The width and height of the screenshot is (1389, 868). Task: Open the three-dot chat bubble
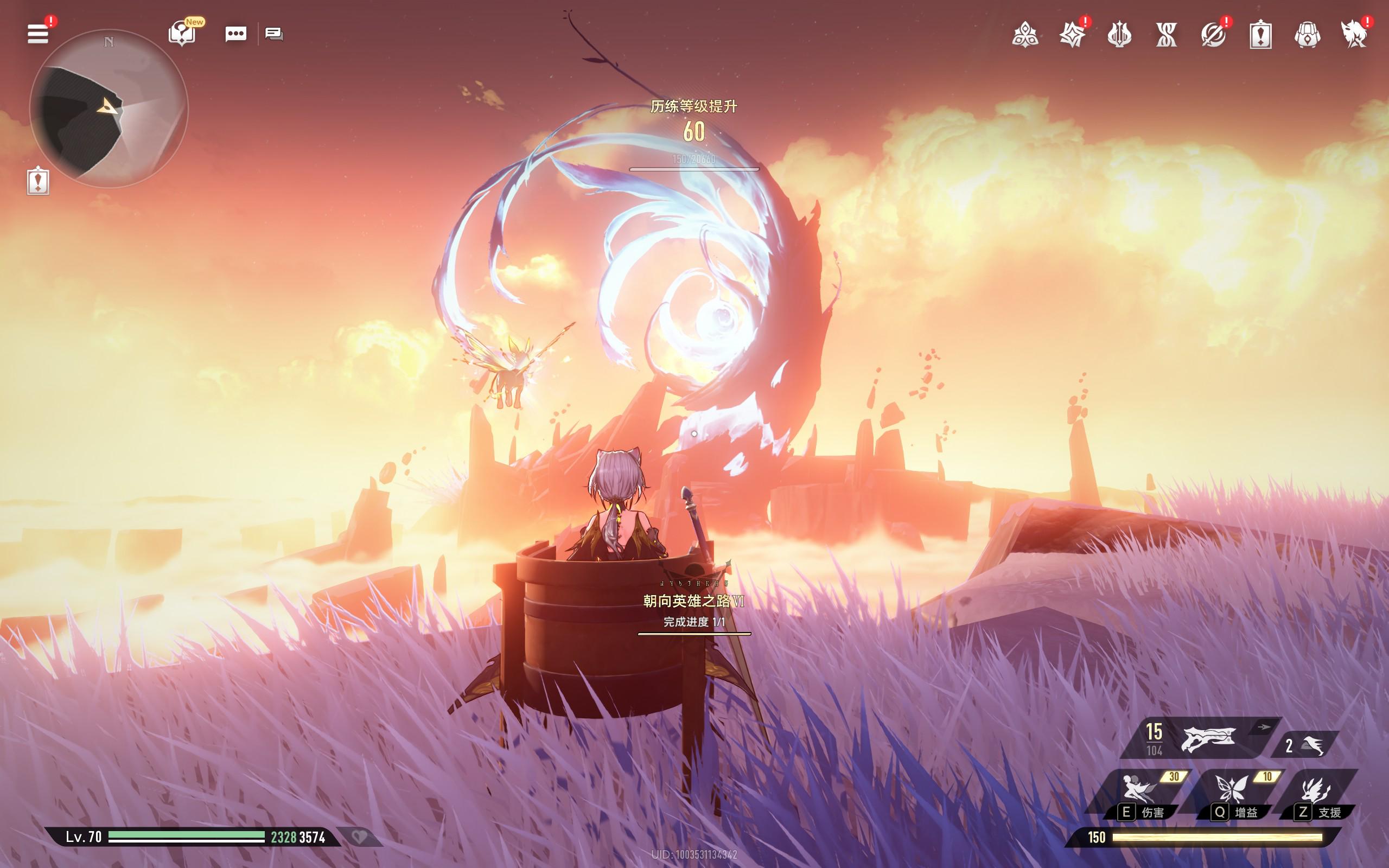(236, 34)
